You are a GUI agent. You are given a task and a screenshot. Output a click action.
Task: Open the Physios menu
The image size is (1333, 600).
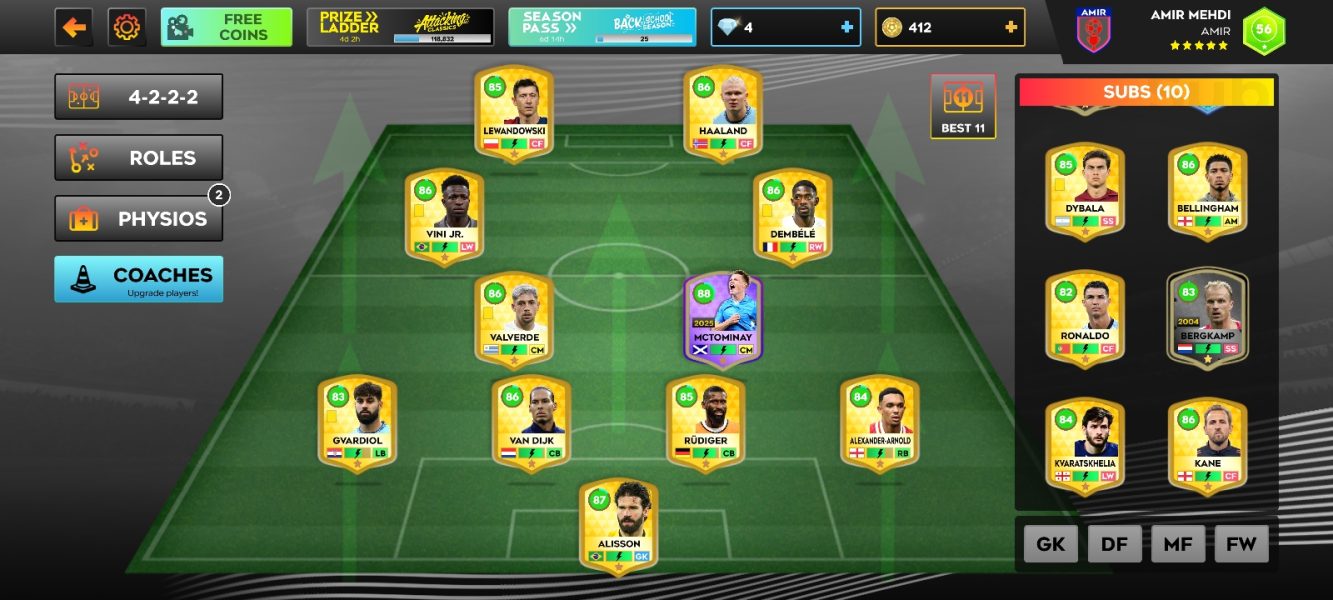coord(139,219)
